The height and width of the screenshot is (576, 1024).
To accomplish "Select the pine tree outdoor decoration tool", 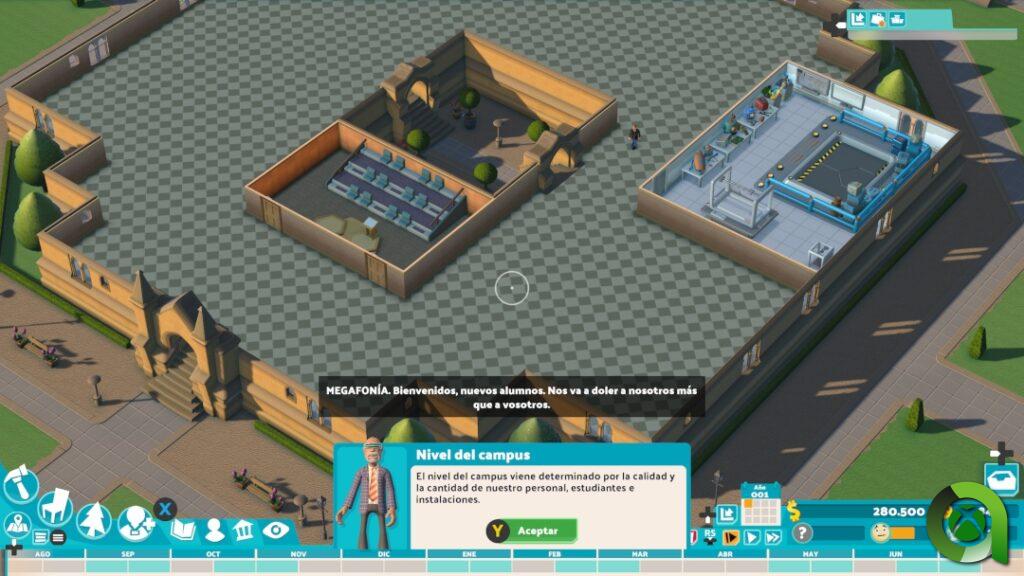I will coord(94,520).
